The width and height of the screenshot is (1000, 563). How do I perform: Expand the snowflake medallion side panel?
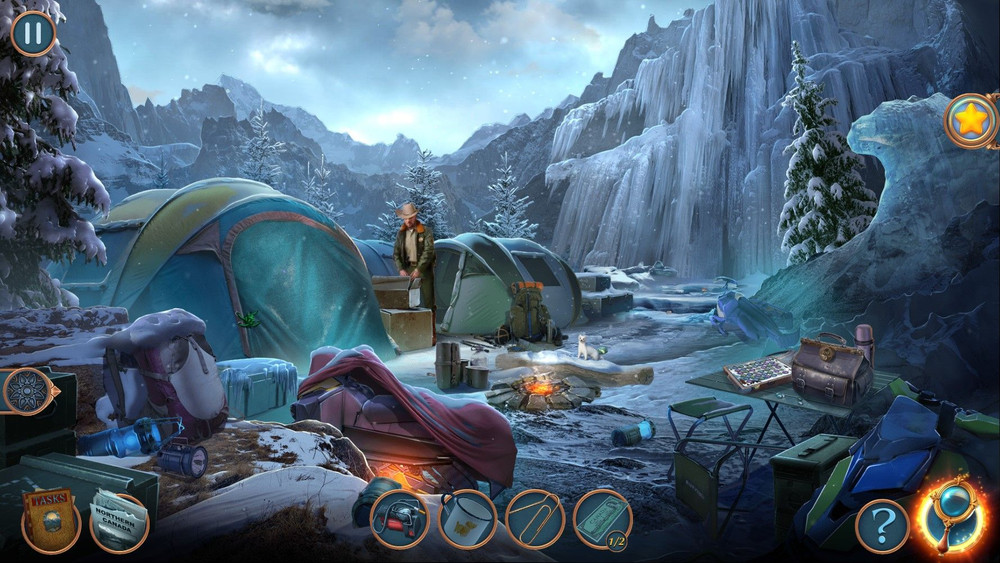point(27,391)
